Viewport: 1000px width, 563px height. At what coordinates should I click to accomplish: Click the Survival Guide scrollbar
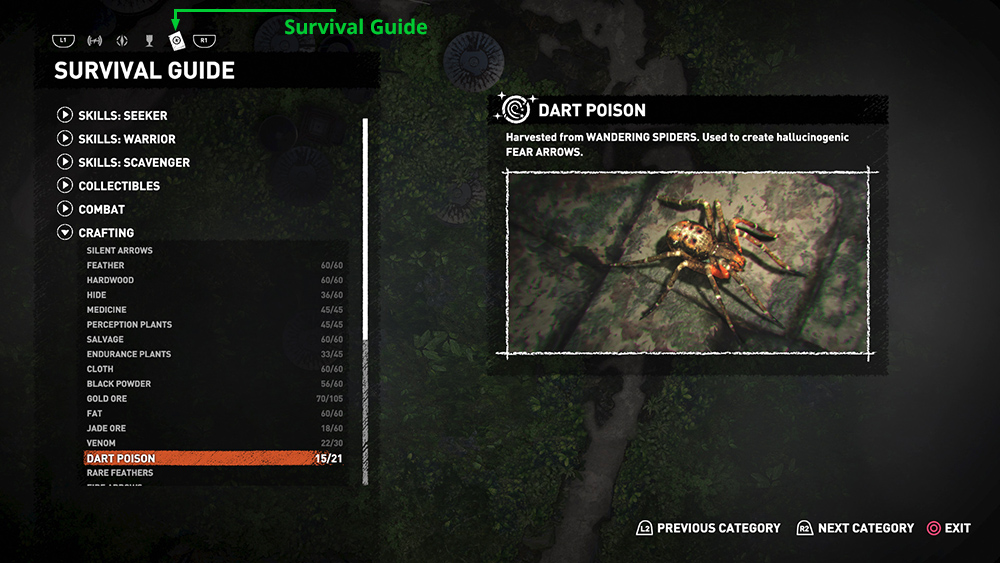[366, 300]
